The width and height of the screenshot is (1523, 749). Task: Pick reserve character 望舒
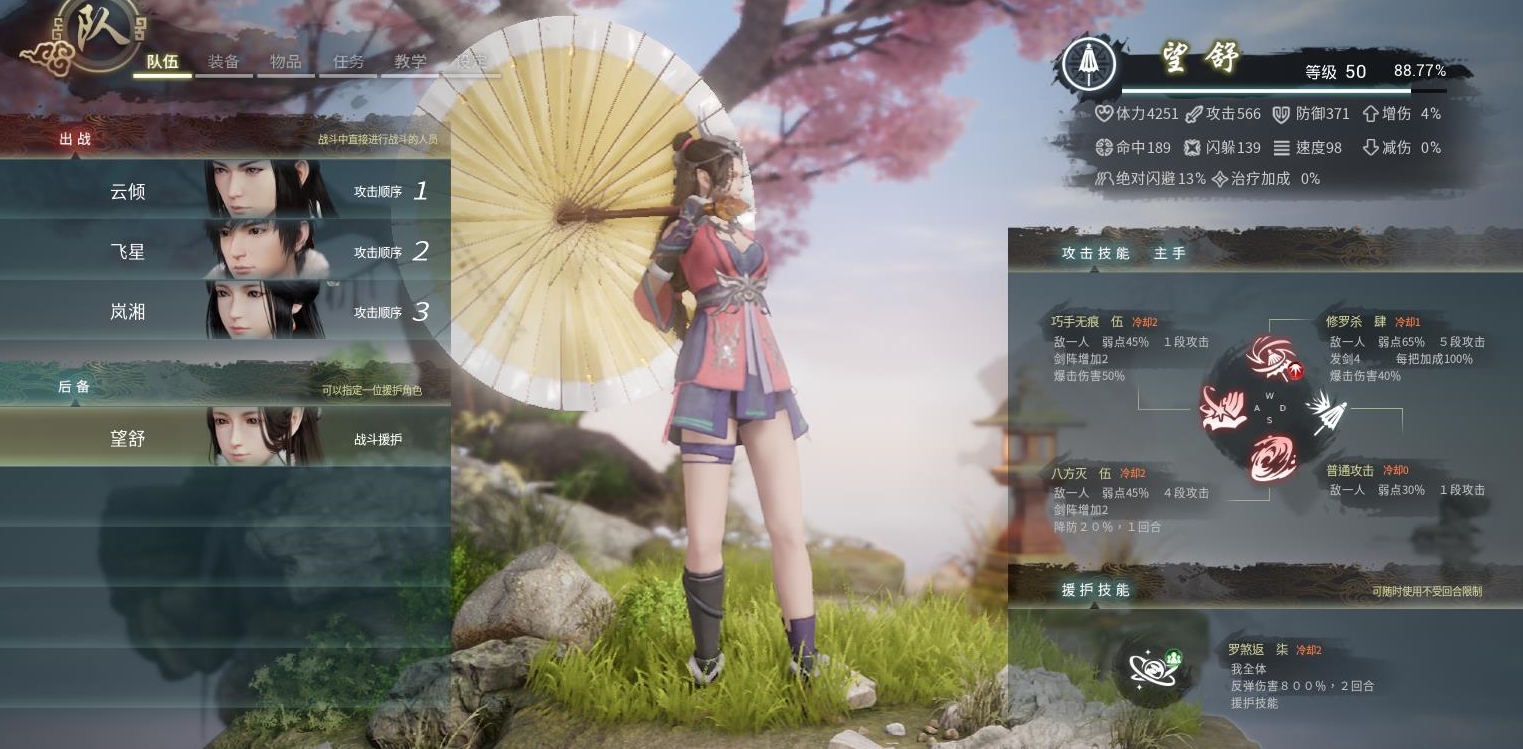tap(225, 438)
